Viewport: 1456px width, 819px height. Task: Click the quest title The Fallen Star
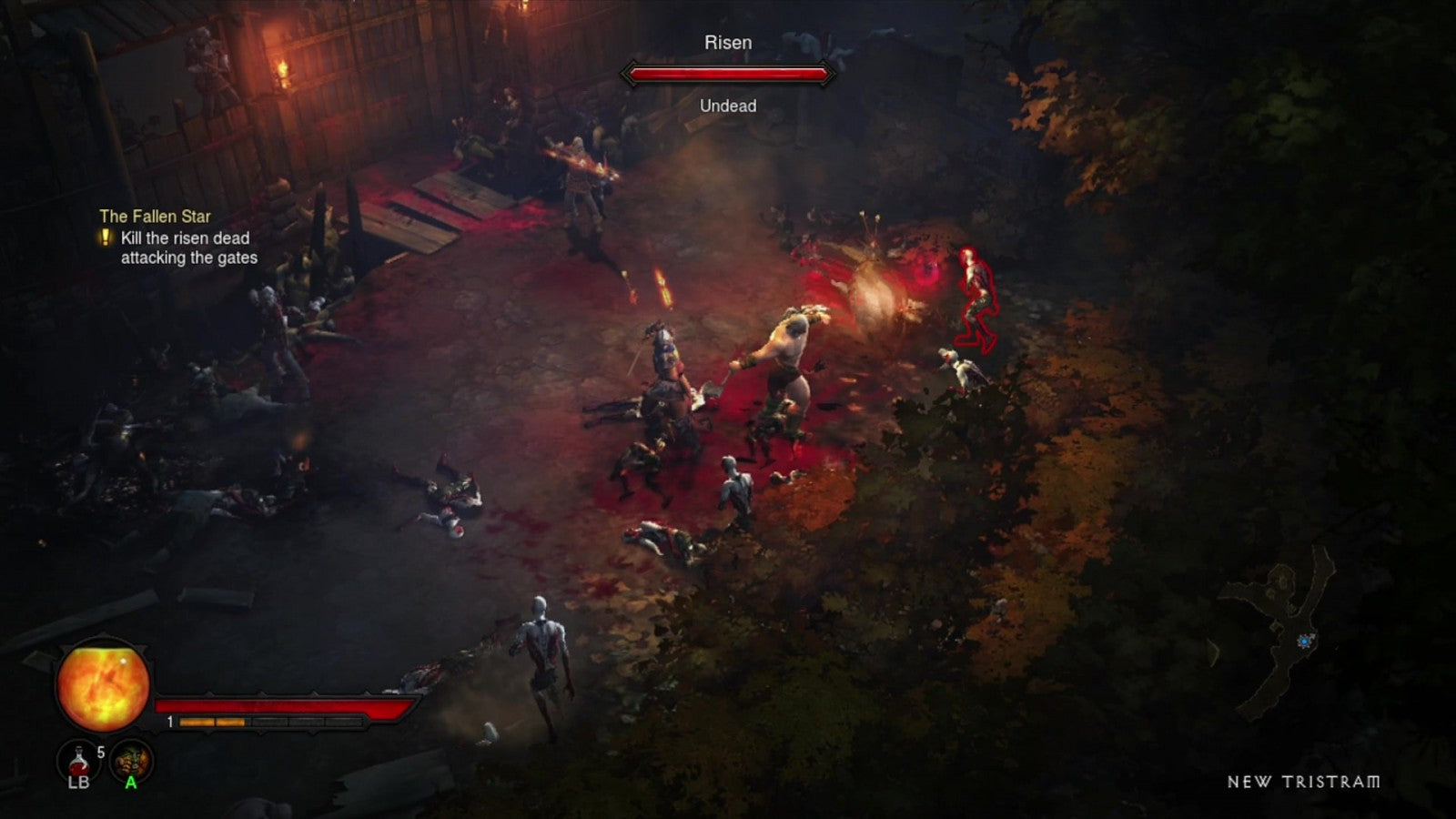point(157,217)
